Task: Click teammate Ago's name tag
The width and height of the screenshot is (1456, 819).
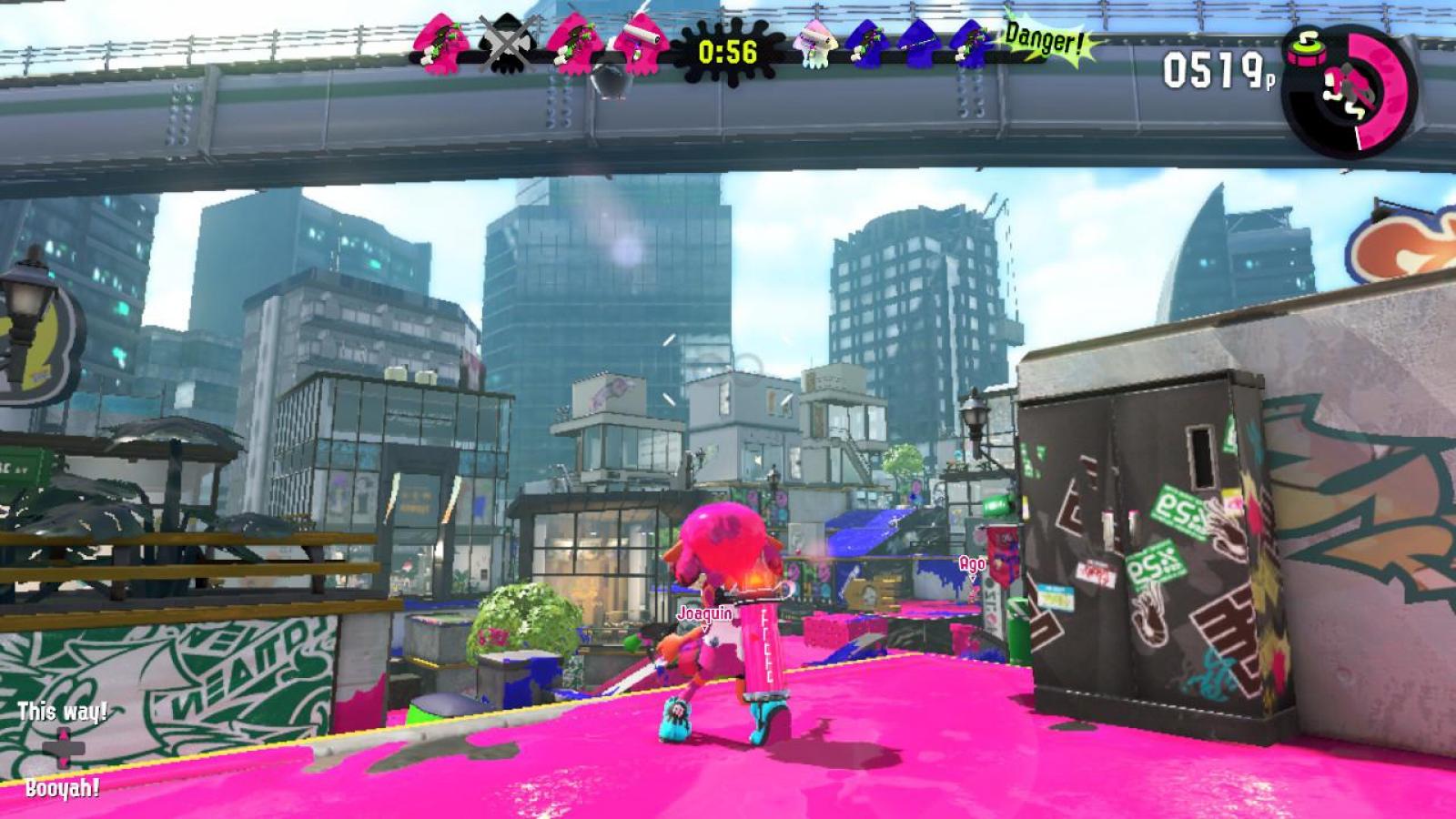Action: 972,564
